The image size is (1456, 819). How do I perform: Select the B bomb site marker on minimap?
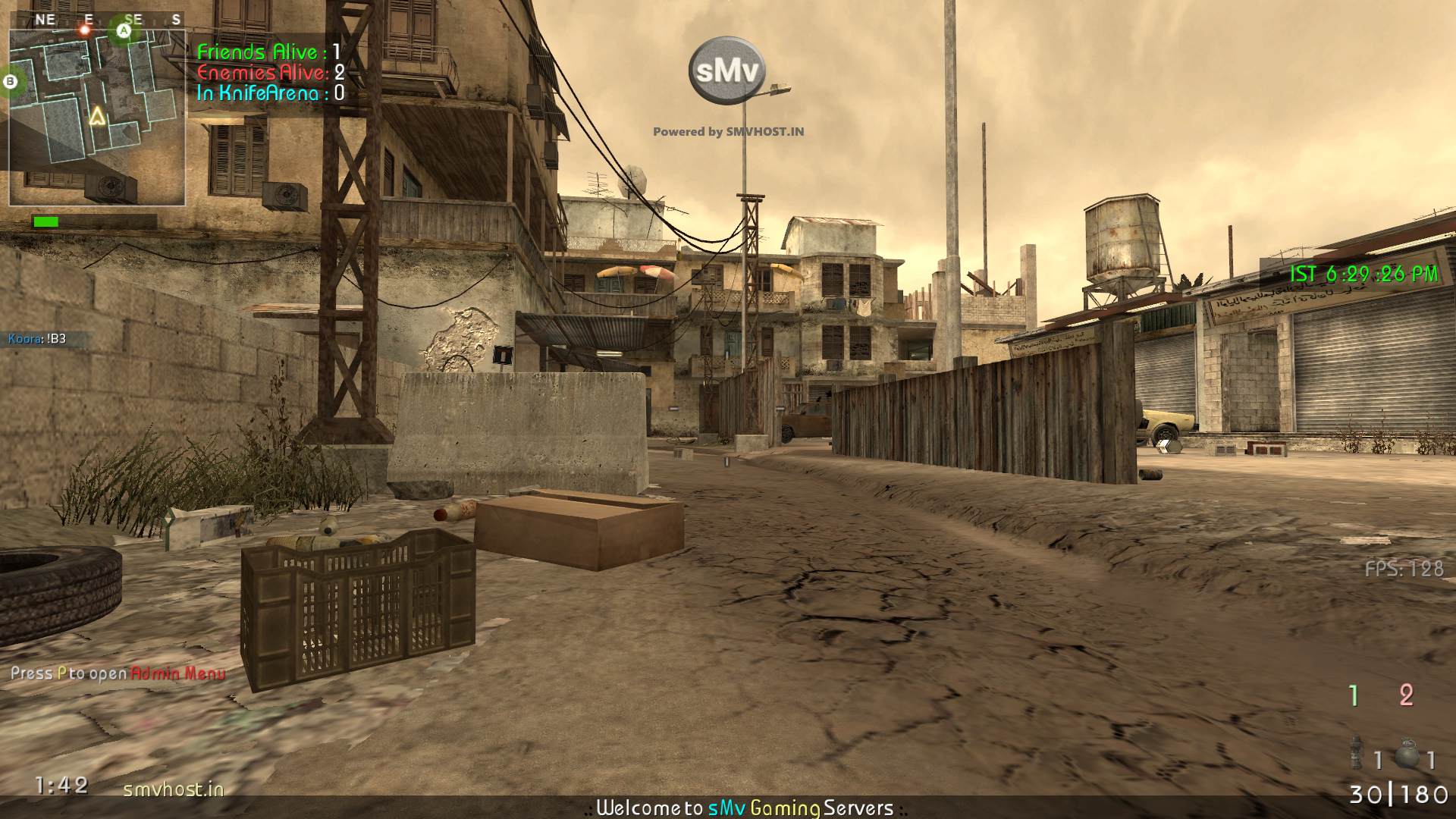[x=11, y=80]
